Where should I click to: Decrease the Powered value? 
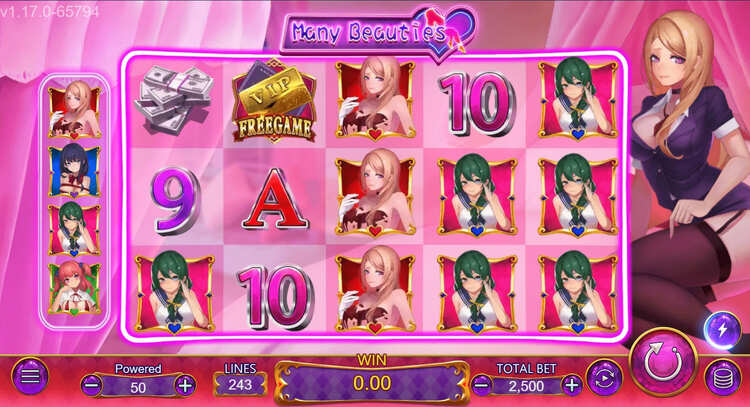coord(91,384)
